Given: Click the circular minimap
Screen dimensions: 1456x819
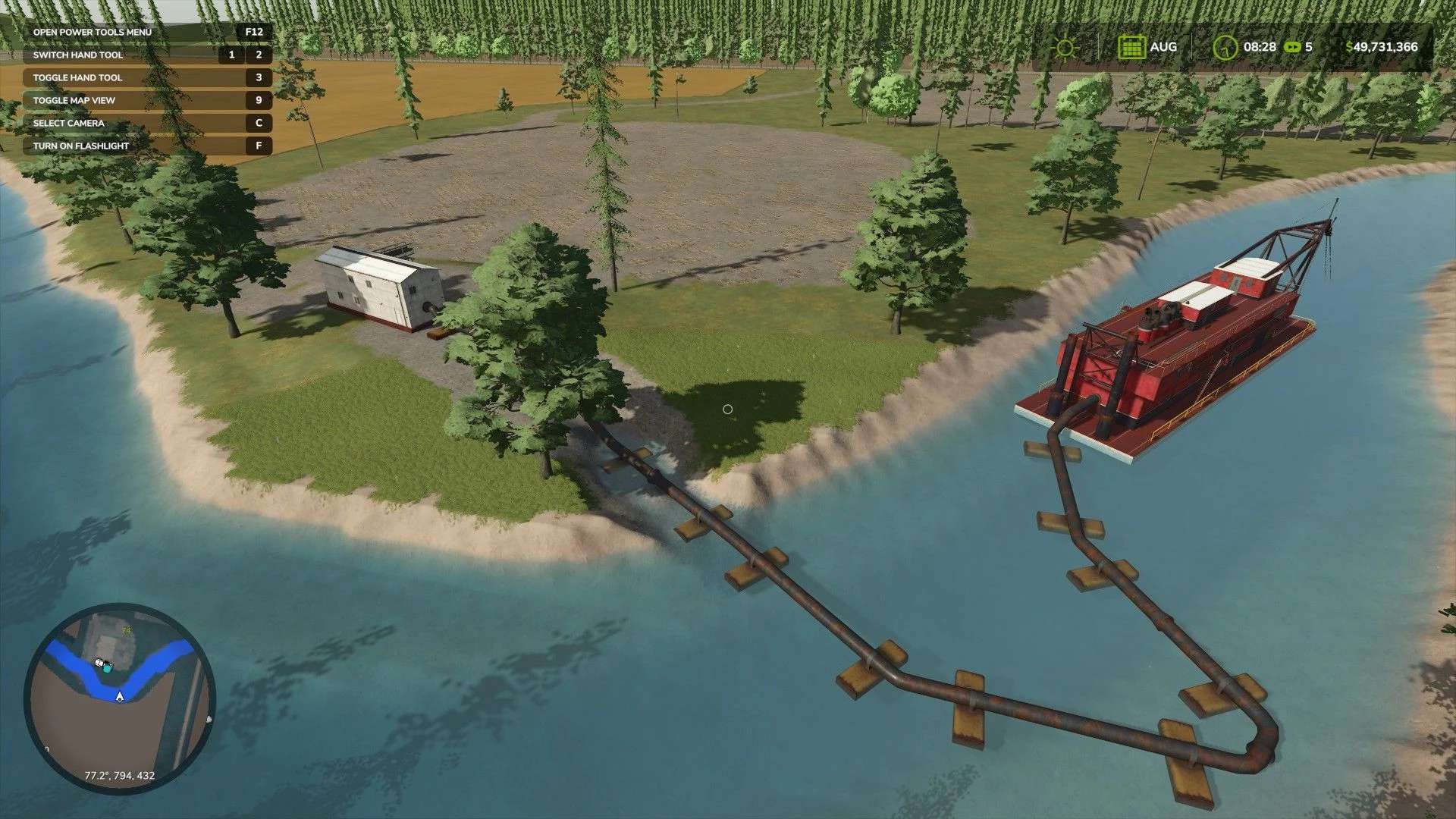Looking at the screenshot, I should 119,698.
